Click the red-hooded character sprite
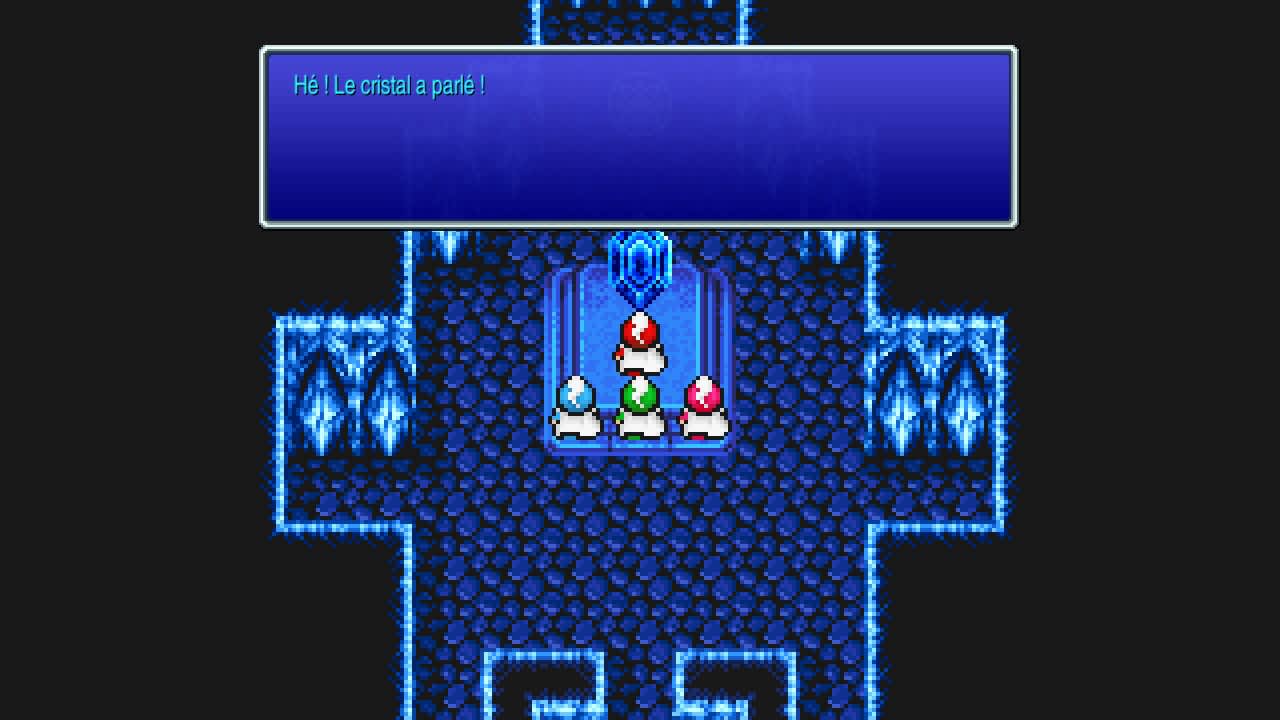The image size is (1280, 720). tap(640, 338)
